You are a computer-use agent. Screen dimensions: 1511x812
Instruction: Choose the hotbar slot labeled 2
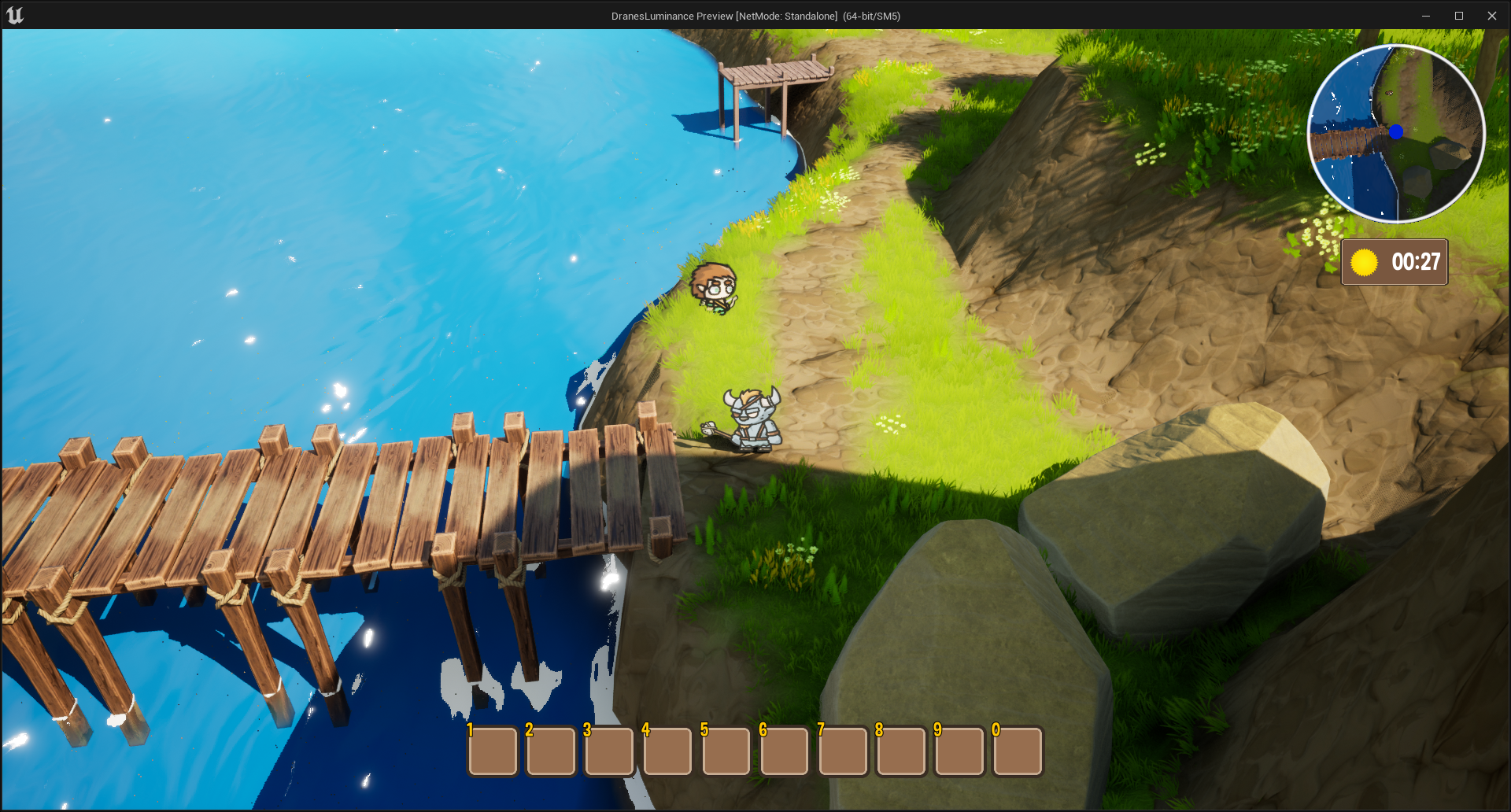point(551,751)
